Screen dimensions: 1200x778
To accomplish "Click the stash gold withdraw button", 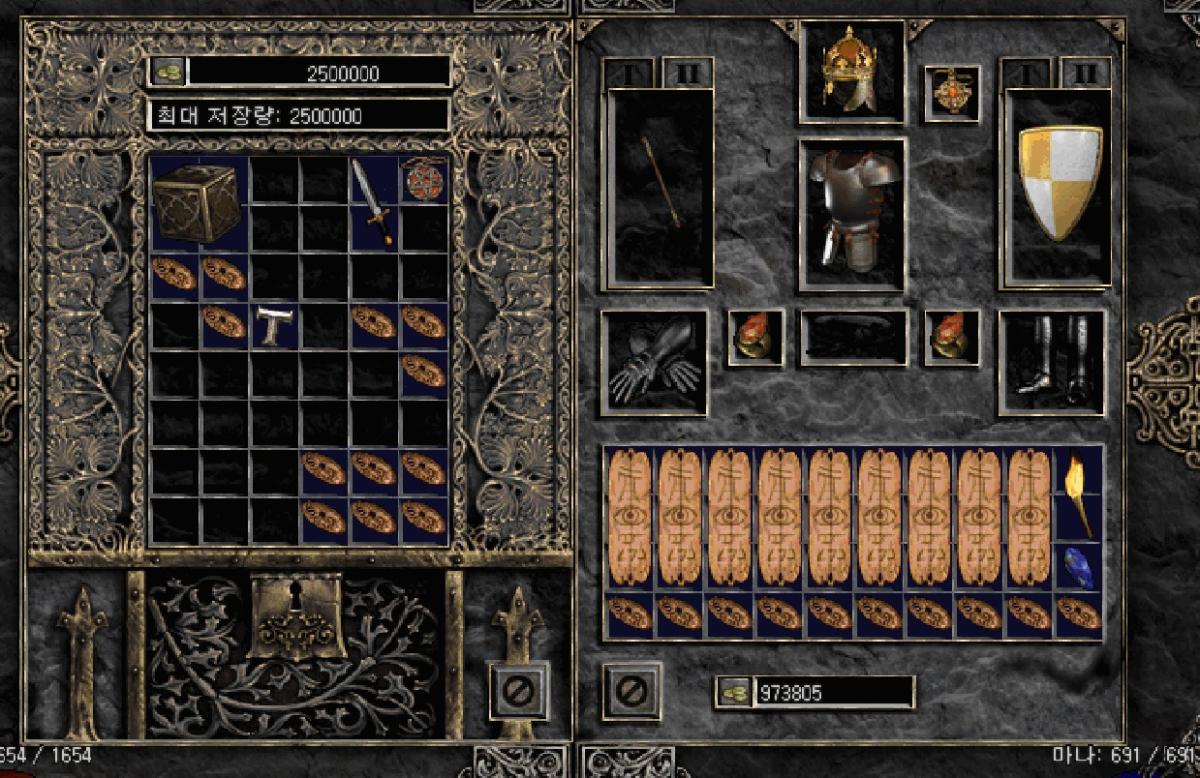I will (x=166, y=71).
